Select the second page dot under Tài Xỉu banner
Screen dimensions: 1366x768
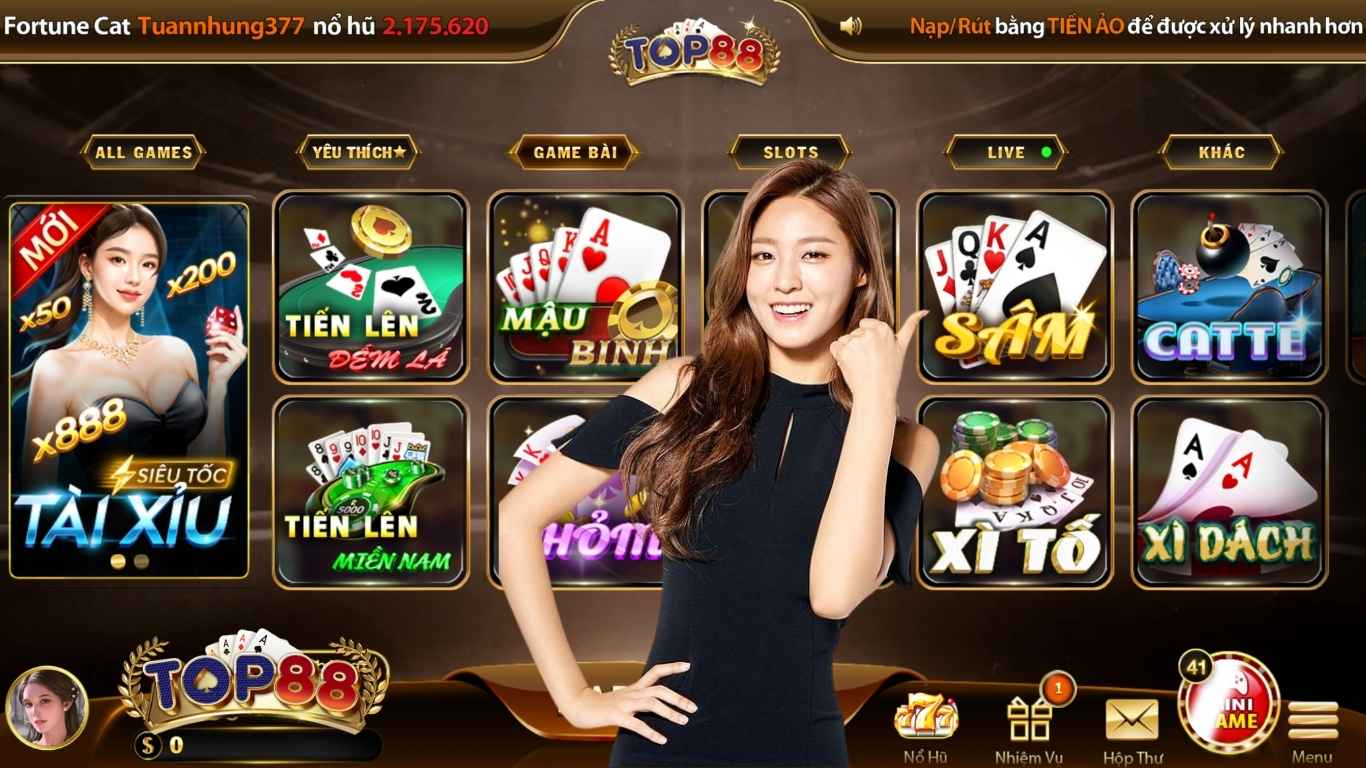point(139,561)
